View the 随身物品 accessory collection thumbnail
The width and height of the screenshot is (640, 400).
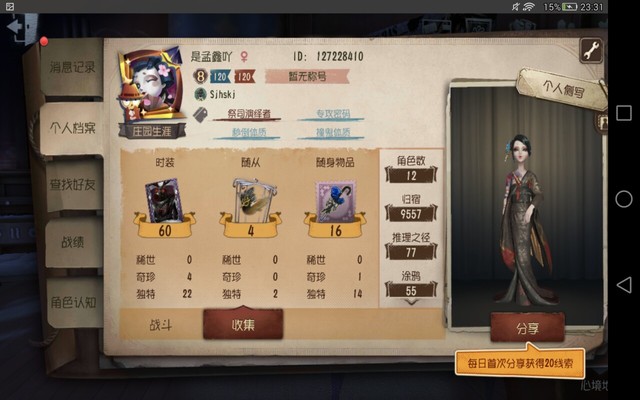335,199
